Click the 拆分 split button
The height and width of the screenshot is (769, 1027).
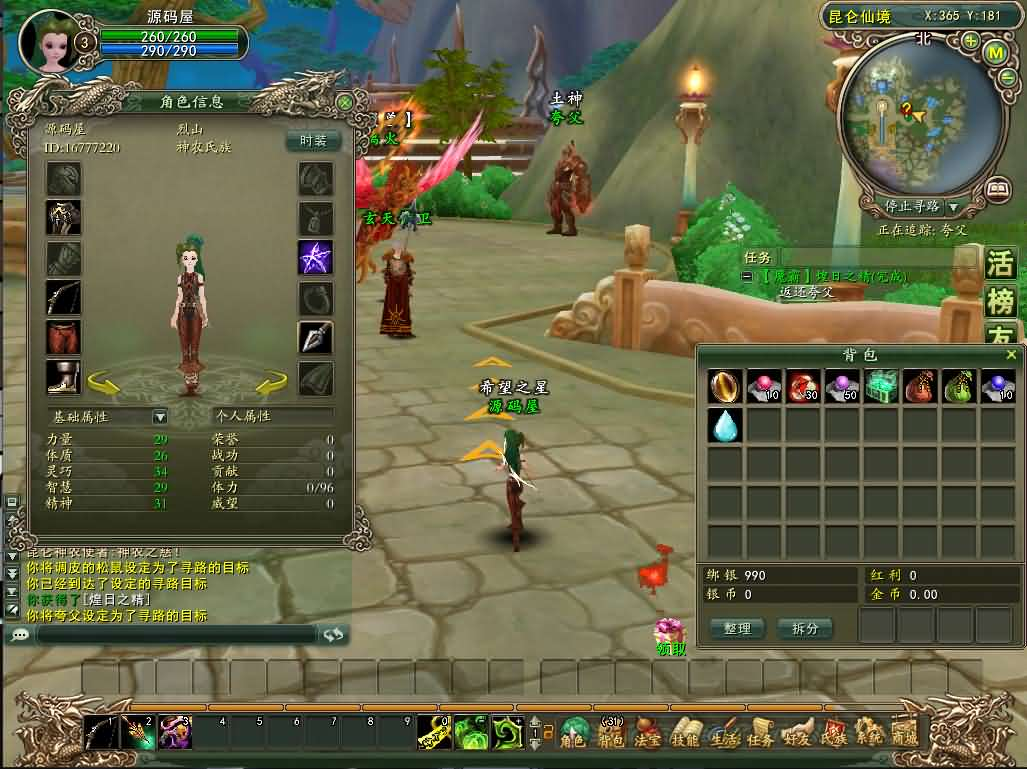pyautogui.click(x=804, y=628)
